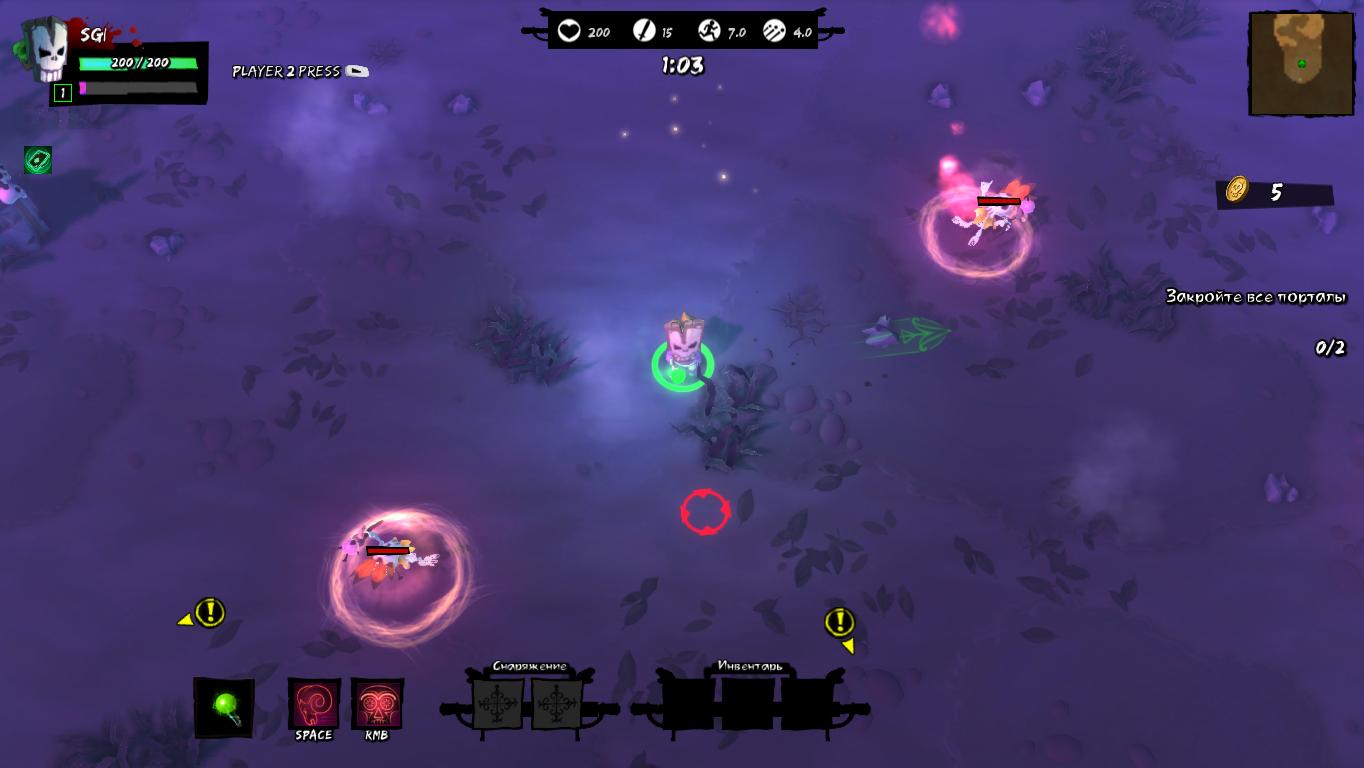Activate the SPACE spiral skull ability
Screen dimensions: 1364x768
click(314, 704)
